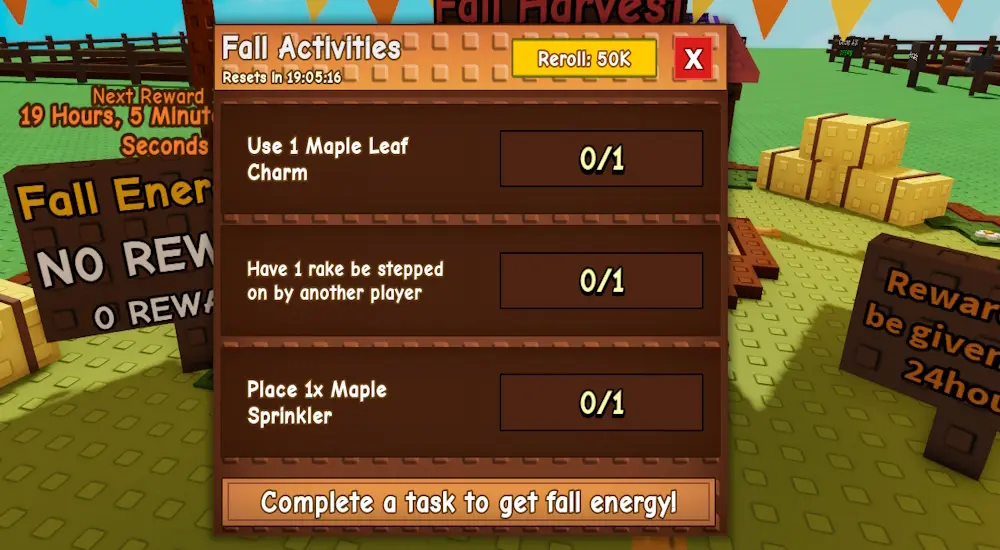Select the Place 1x Maple Sprinkler task
1000x550 pixels.
[x=470, y=403]
